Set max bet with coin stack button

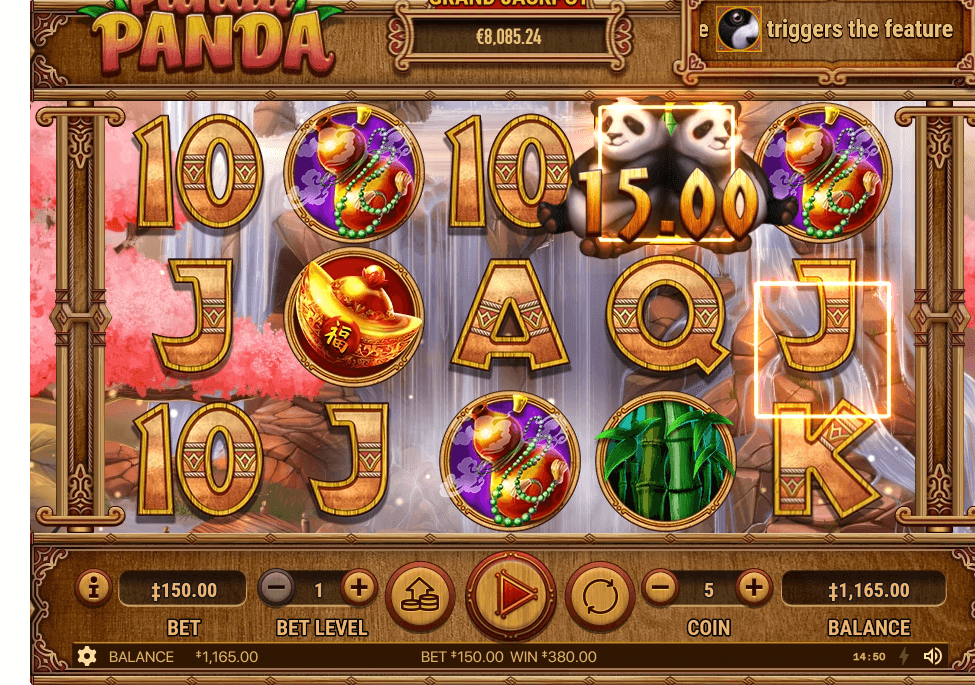pos(420,596)
